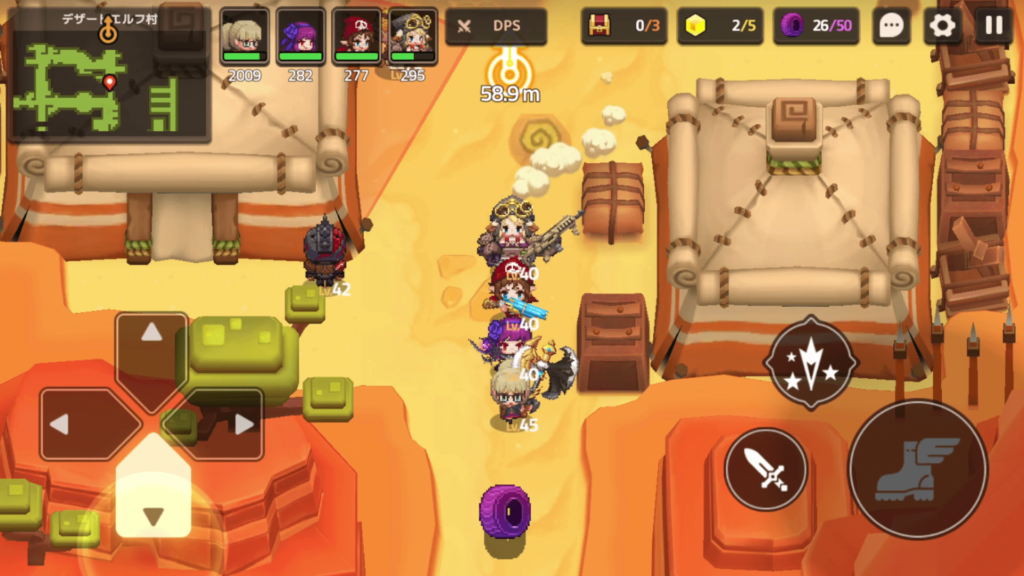The width and height of the screenshot is (1024, 576).
Task: Open the chat speech bubble
Action: [x=891, y=26]
